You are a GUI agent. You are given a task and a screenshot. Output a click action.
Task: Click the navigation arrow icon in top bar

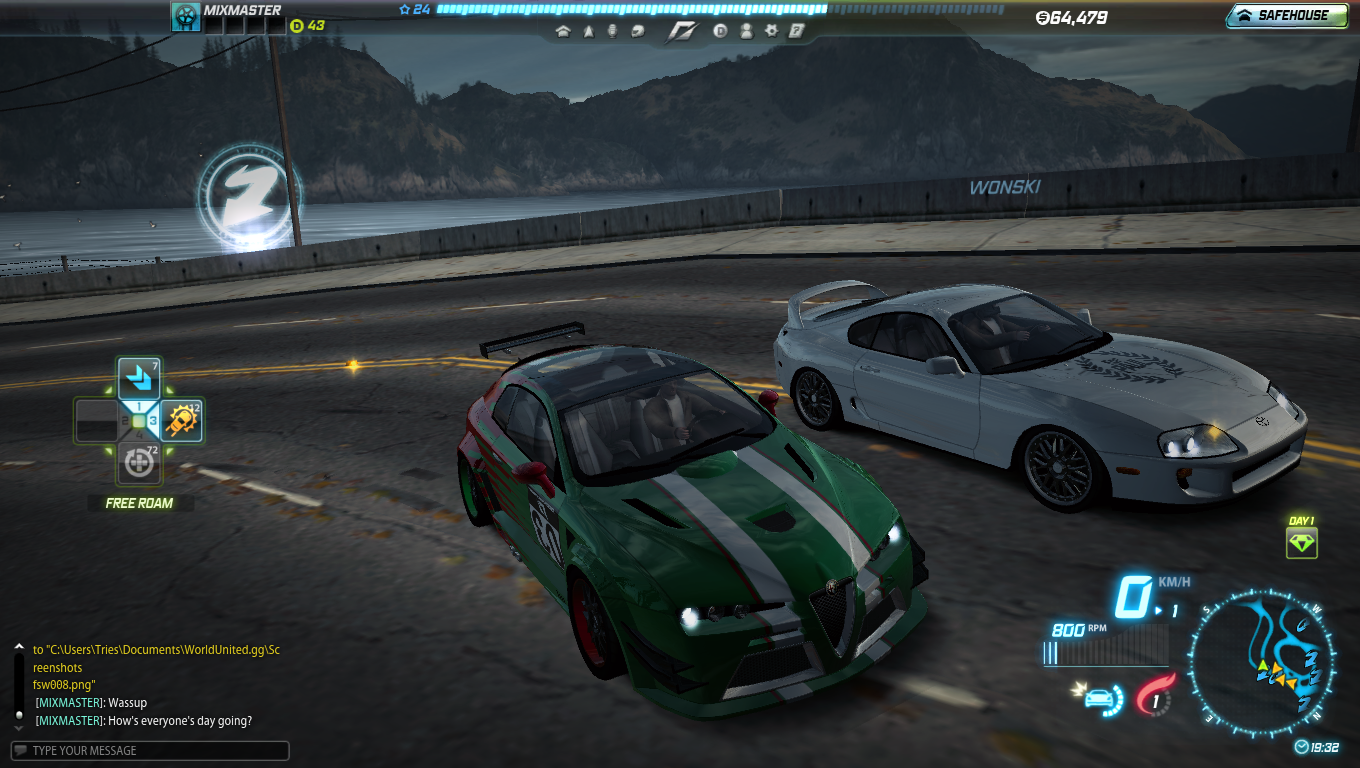point(587,31)
